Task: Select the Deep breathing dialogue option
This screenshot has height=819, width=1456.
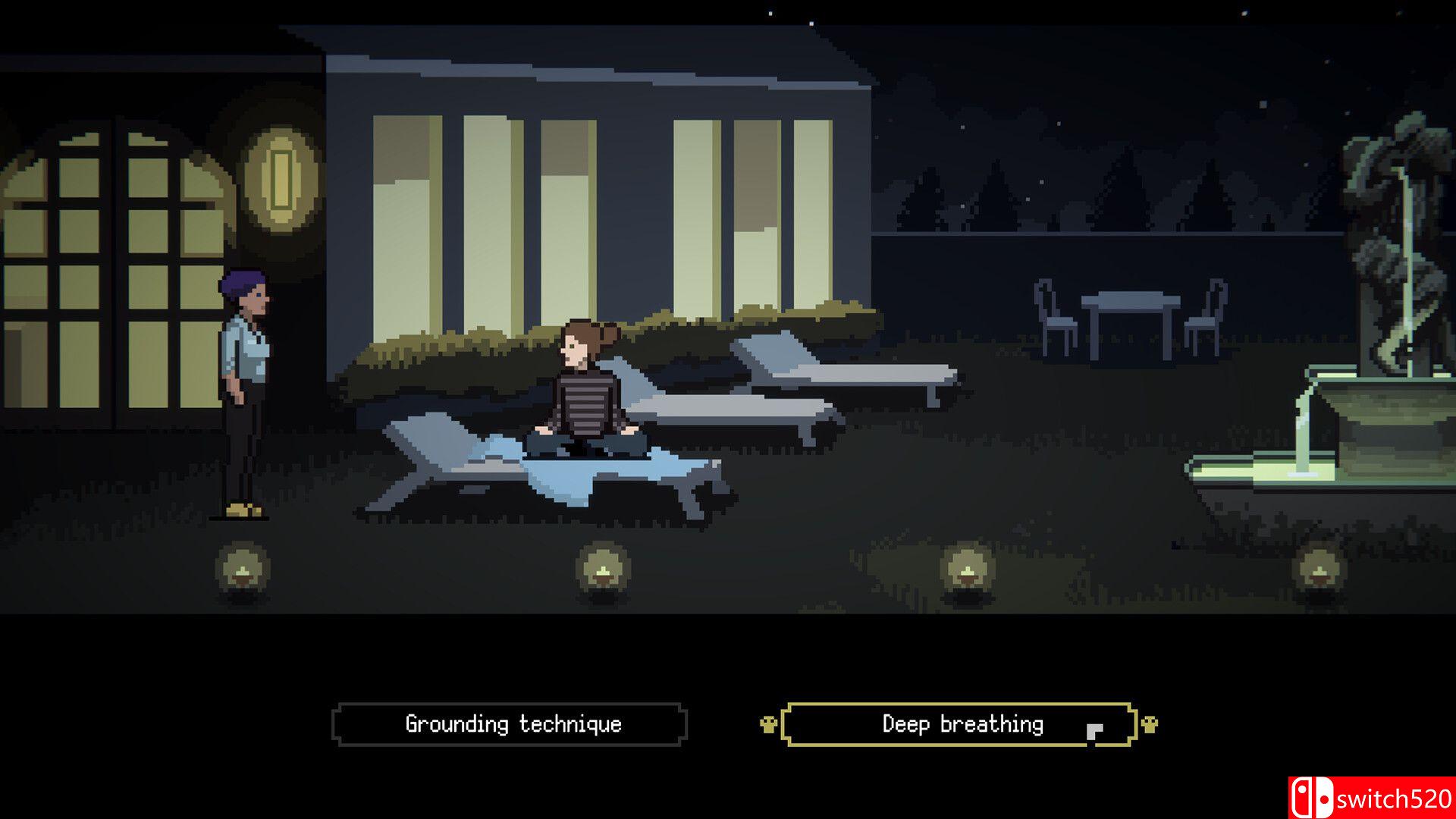Action: point(962,724)
